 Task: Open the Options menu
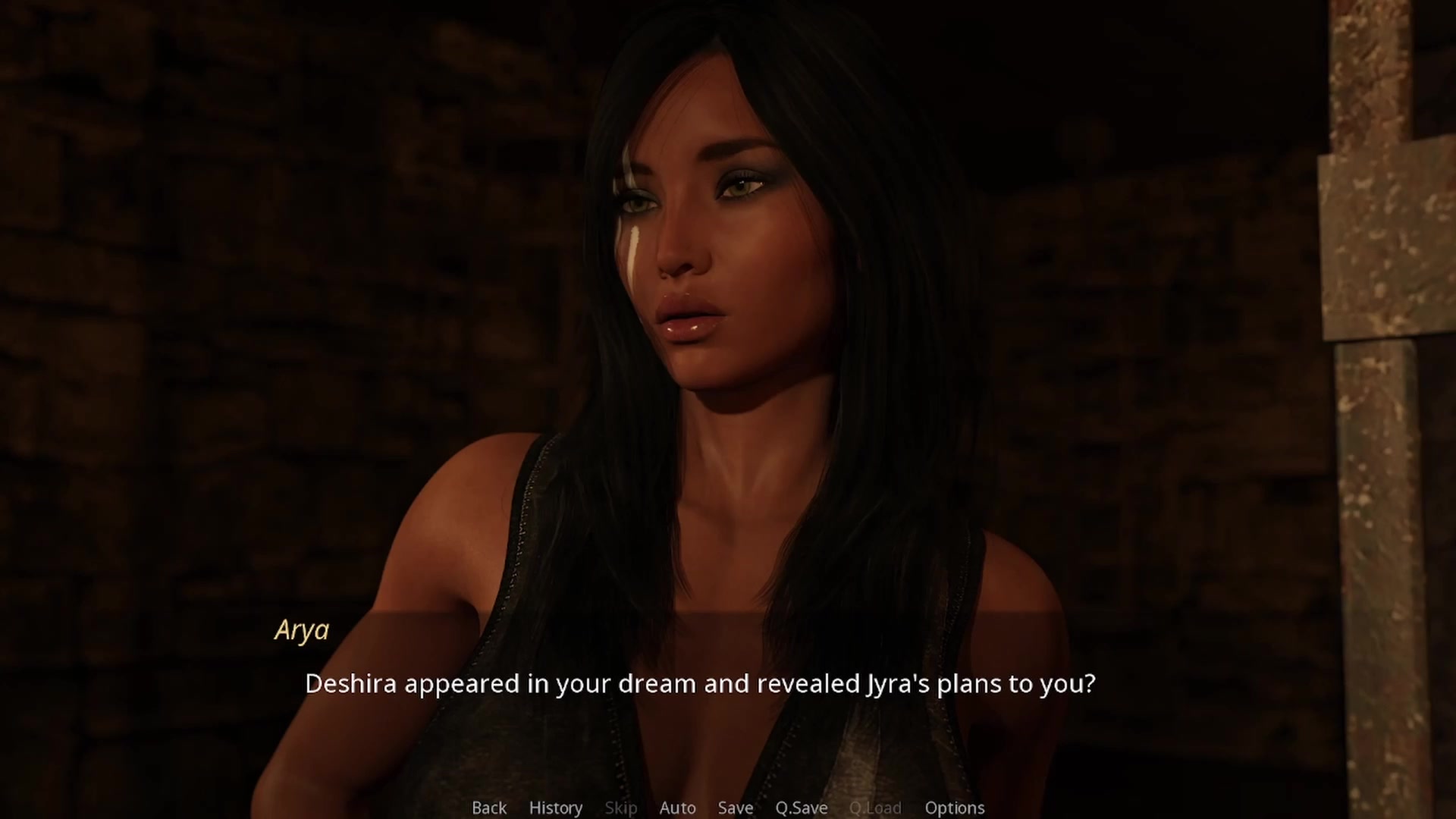[x=954, y=808]
